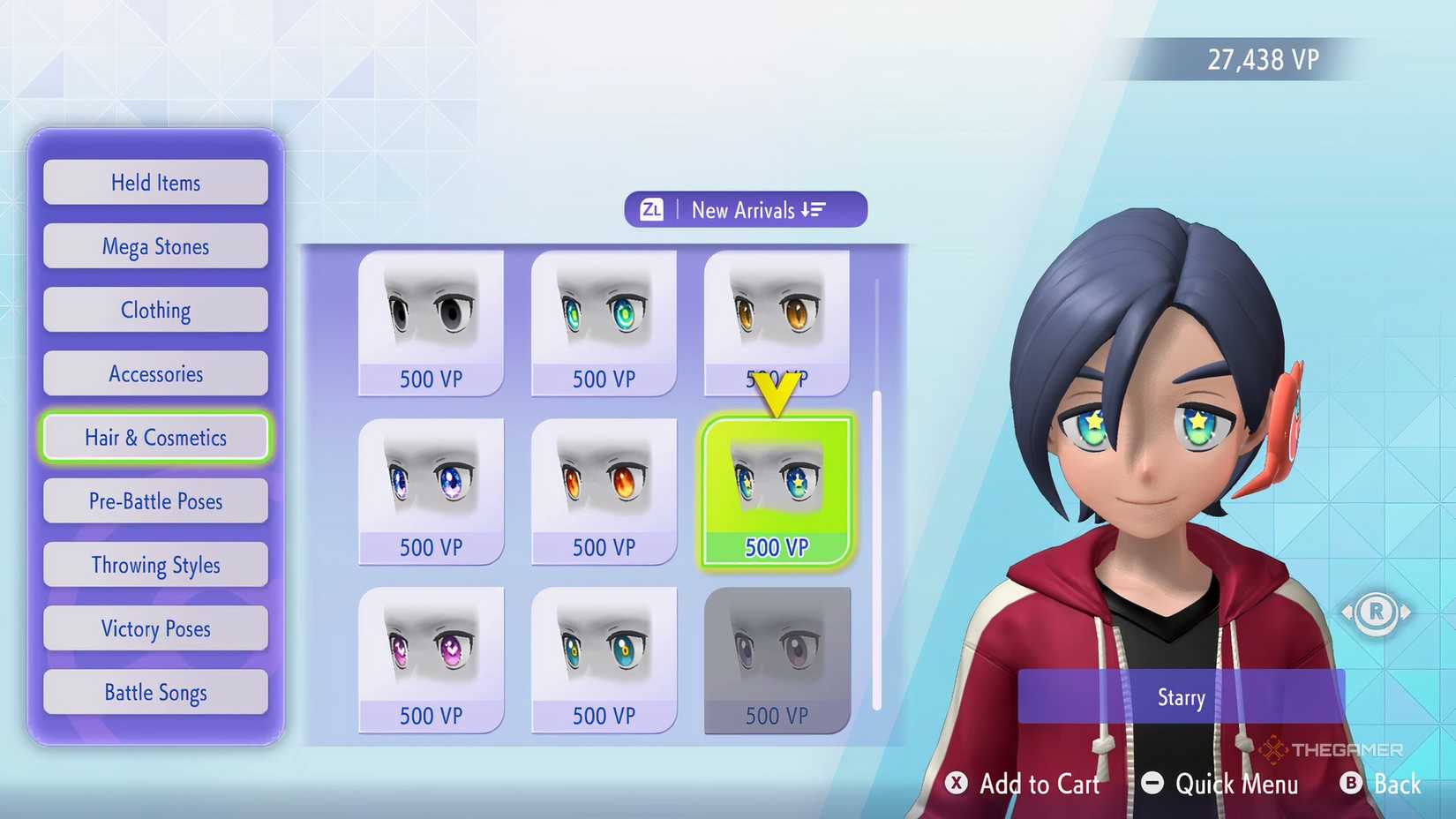Open the Clothing category

pyautogui.click(x=155, y=310)
